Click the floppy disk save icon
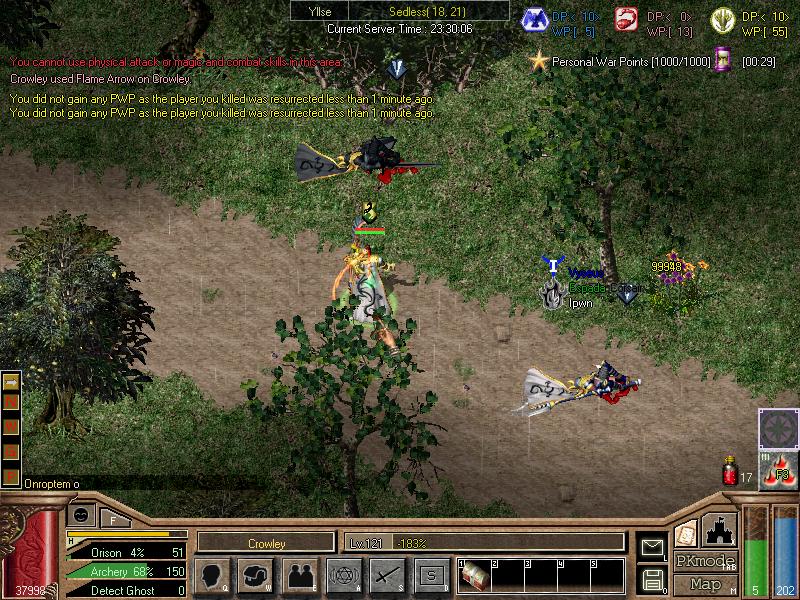This screenshot has width=800, height=600. point(652,578)
